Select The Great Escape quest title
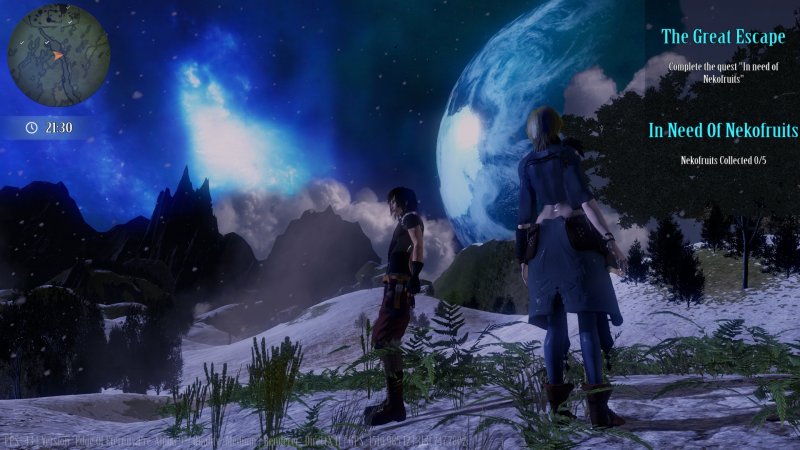The height and width of the screenshot is (450, 800). [723, 37]
